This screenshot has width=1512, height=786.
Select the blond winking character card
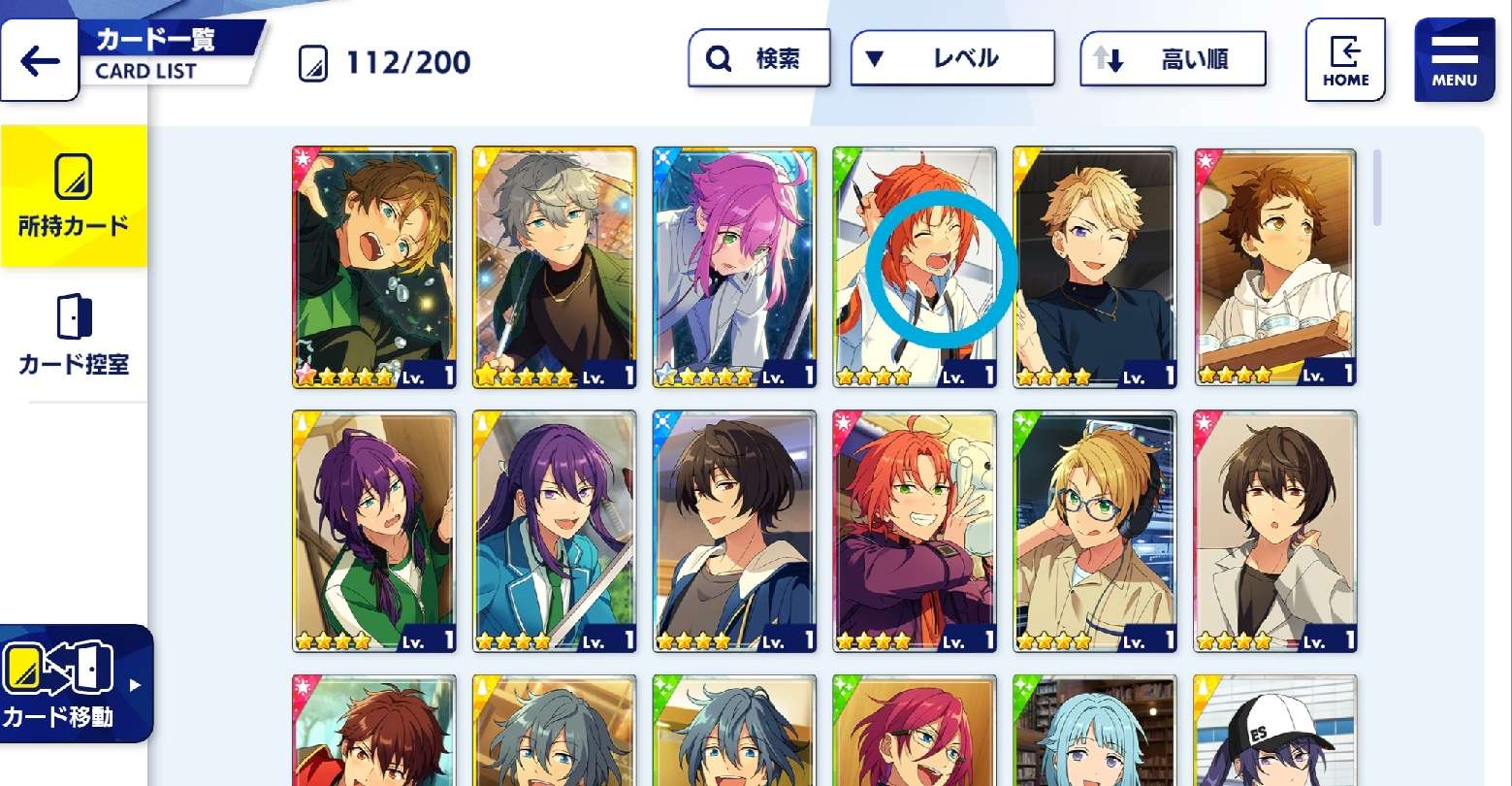(1094, 267)
